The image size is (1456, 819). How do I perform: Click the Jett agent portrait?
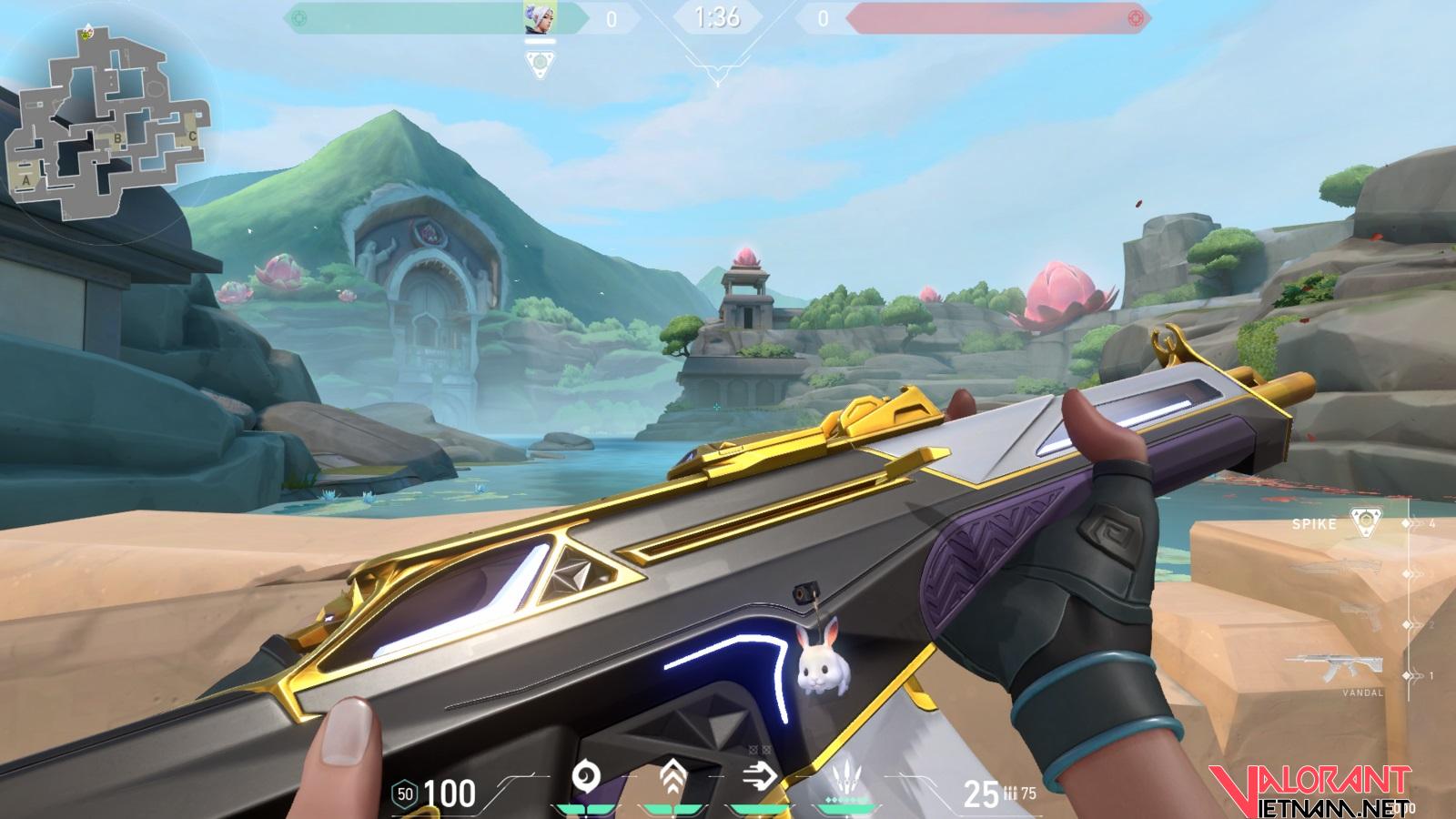pyautogui.click(x=540, y=17)
